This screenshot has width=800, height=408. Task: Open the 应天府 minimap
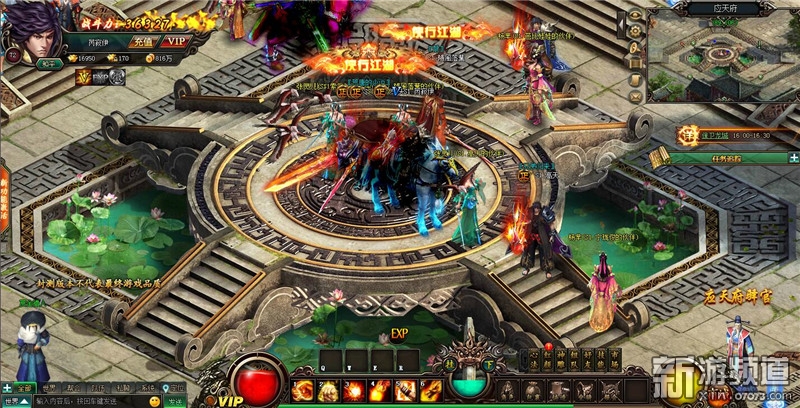(718, 58)
